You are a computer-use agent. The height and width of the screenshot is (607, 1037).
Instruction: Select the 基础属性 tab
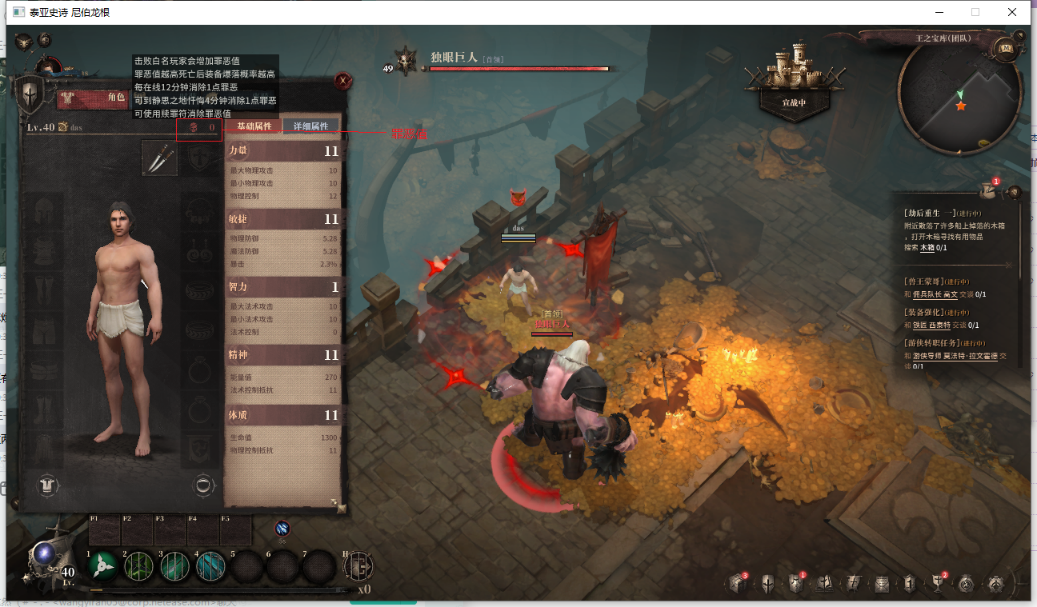coord(254,126)
